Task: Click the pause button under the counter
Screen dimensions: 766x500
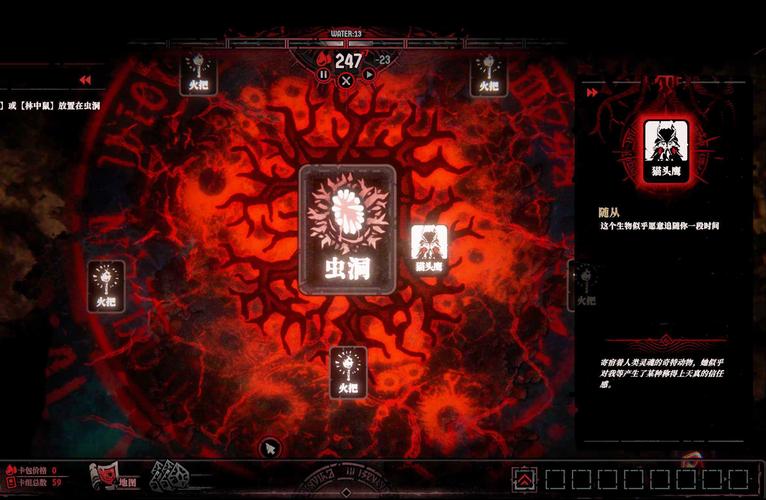Action: tap(324, 74)
